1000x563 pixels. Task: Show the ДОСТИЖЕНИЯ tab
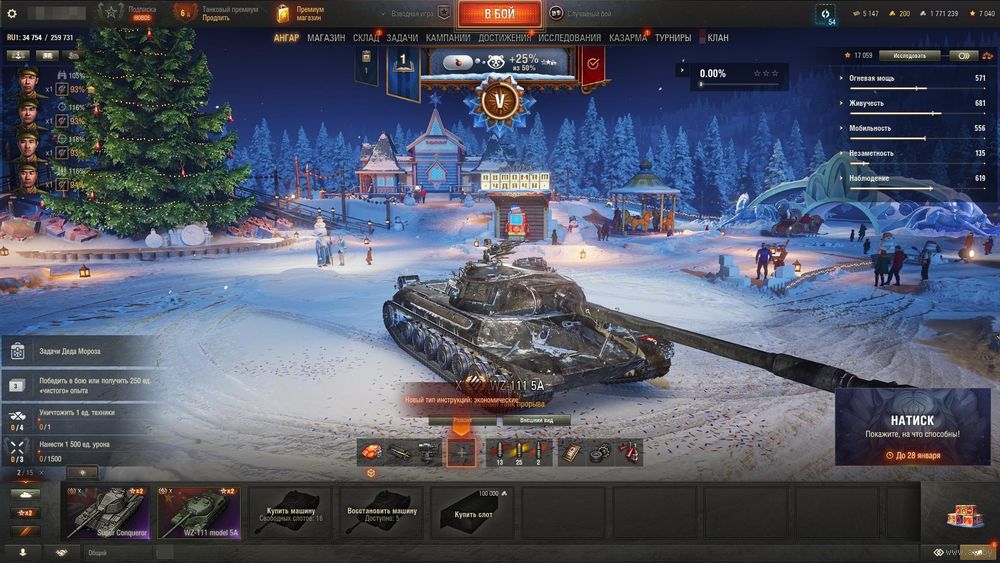505,38
